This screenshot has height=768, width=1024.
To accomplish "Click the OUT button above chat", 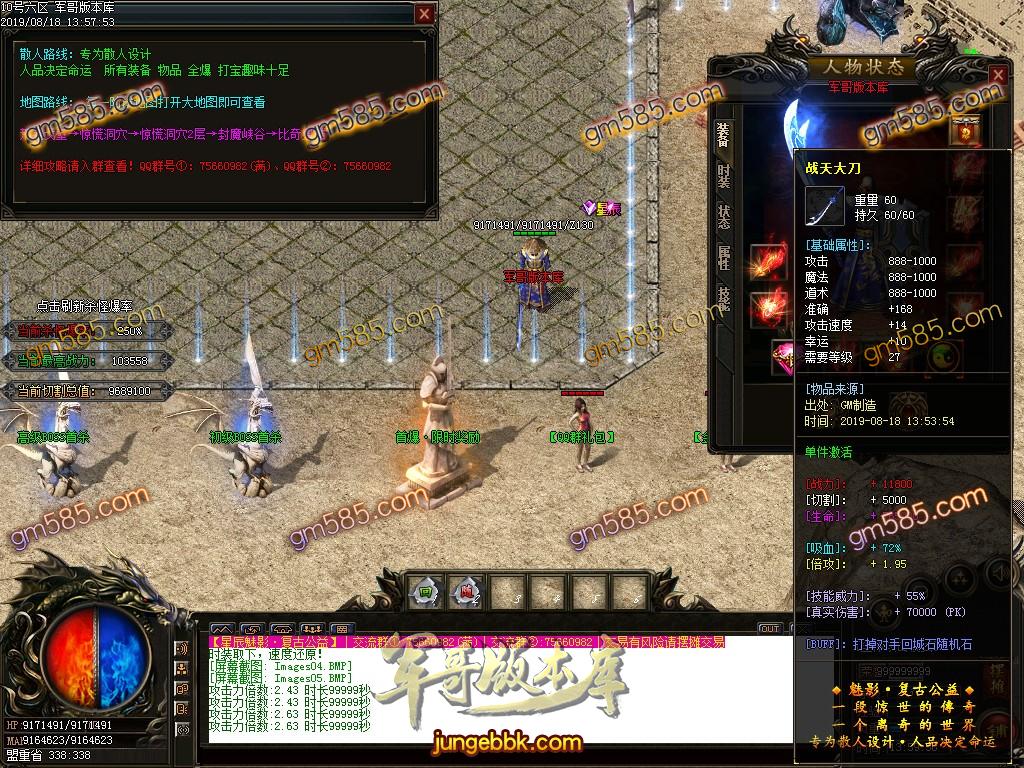I will 769,629.
